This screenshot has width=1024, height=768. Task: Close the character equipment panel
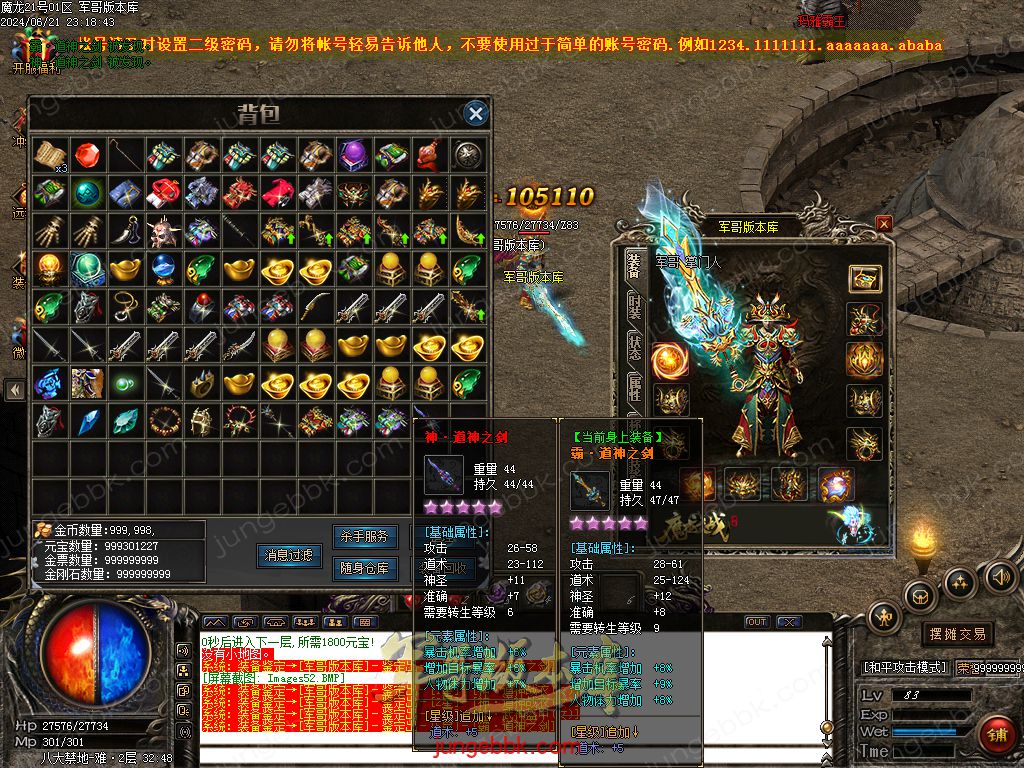click(x=884, y=224)
